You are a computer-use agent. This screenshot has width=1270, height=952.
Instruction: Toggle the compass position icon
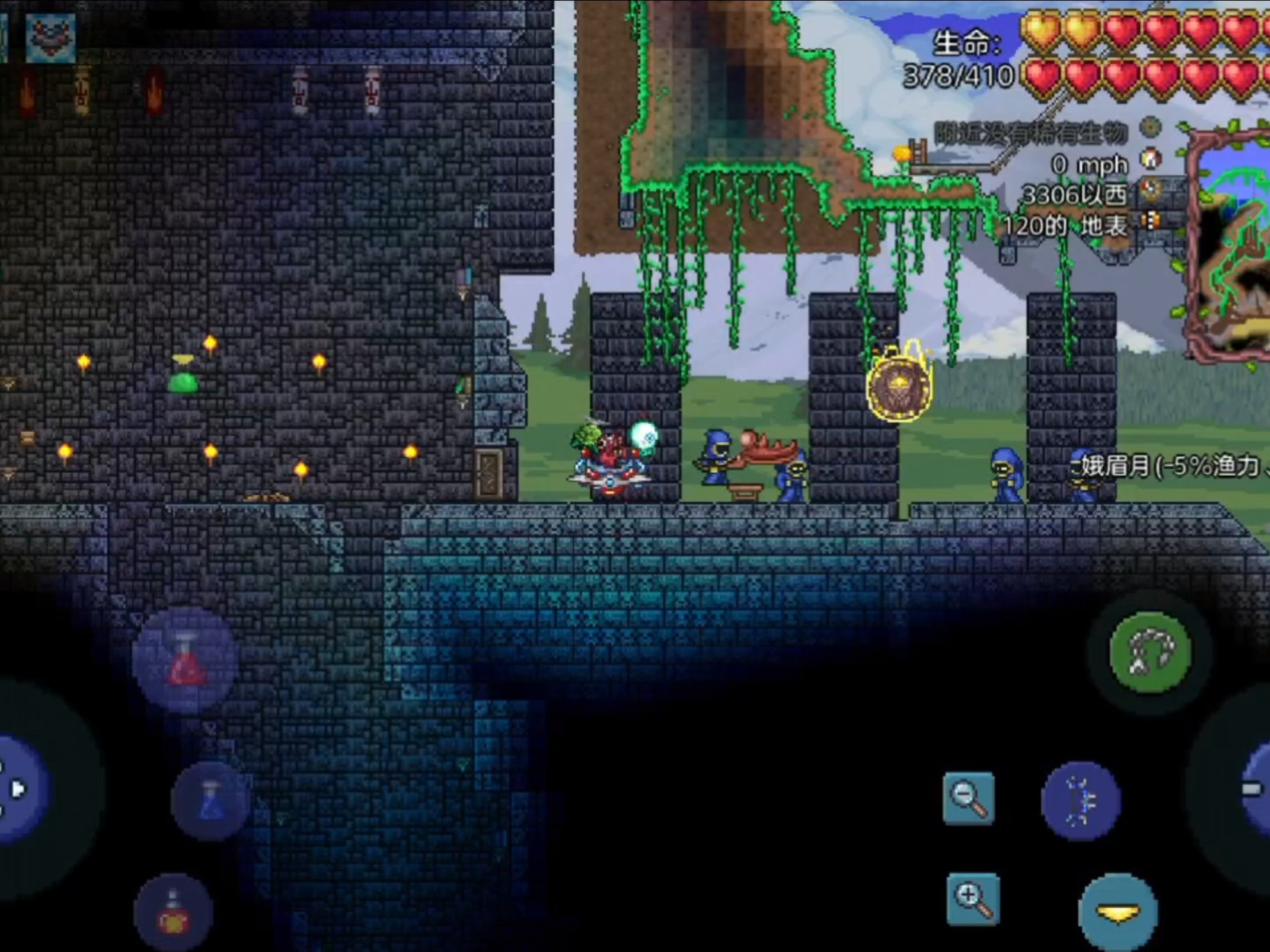tap(1151, 190)
